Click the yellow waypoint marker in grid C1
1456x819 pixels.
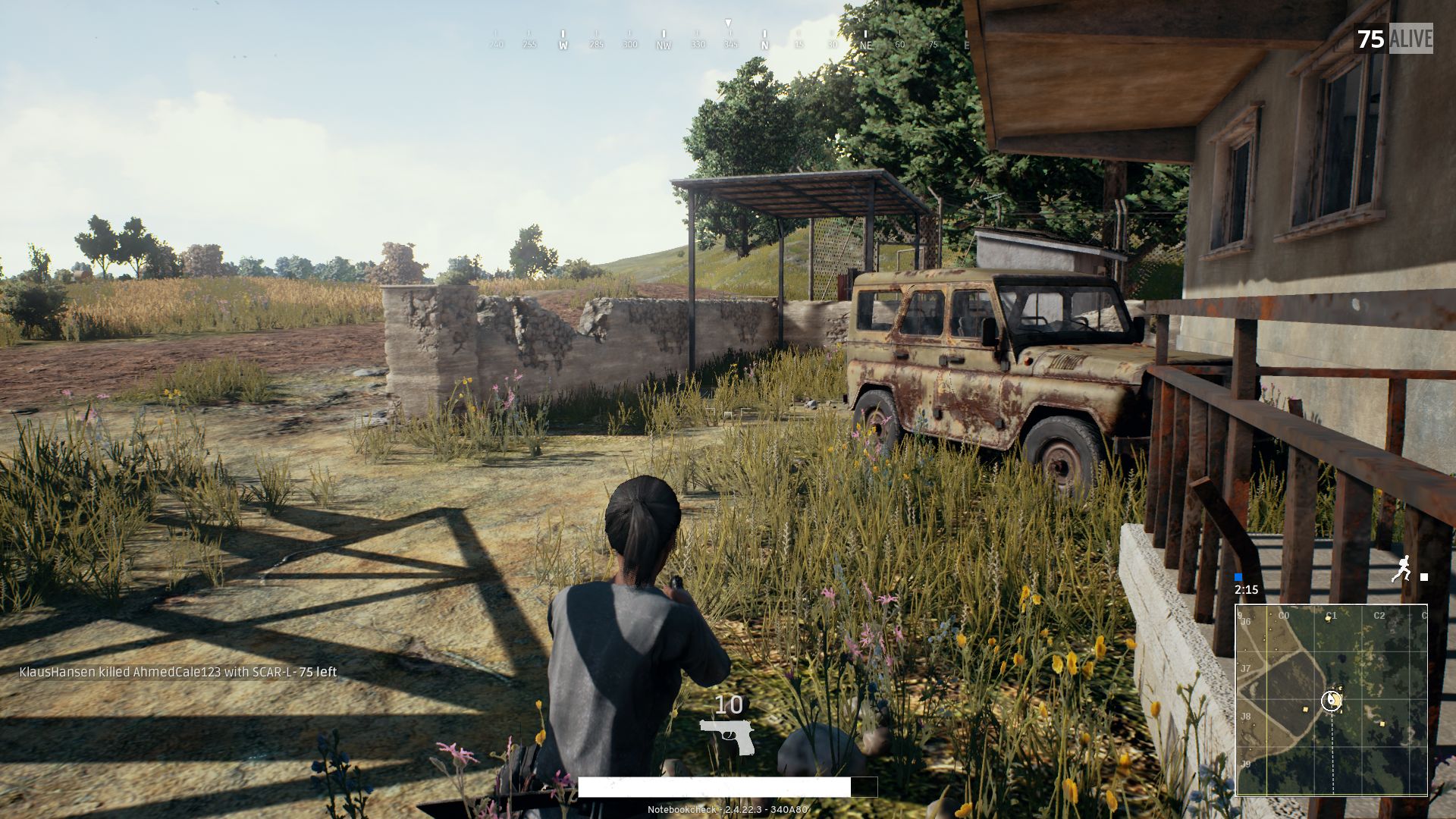pos(1328,620)
